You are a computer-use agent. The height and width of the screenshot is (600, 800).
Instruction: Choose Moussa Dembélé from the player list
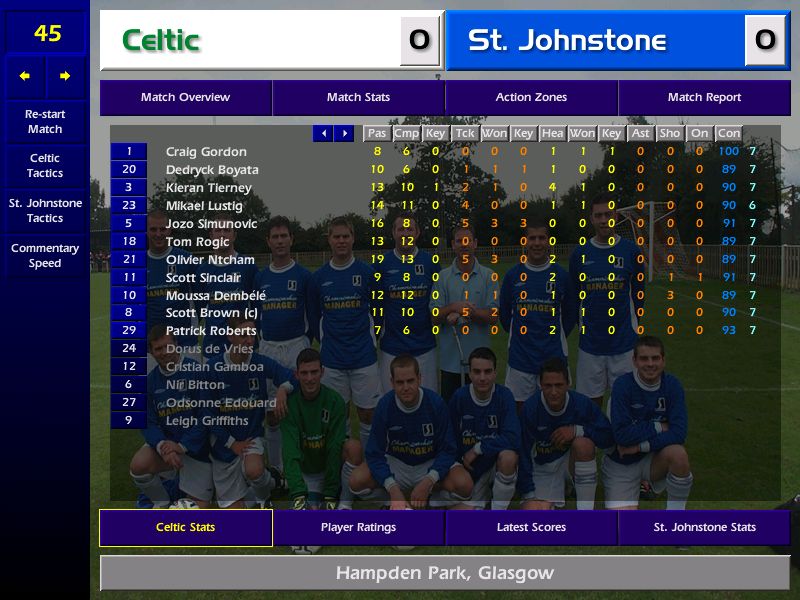[216, 295]
